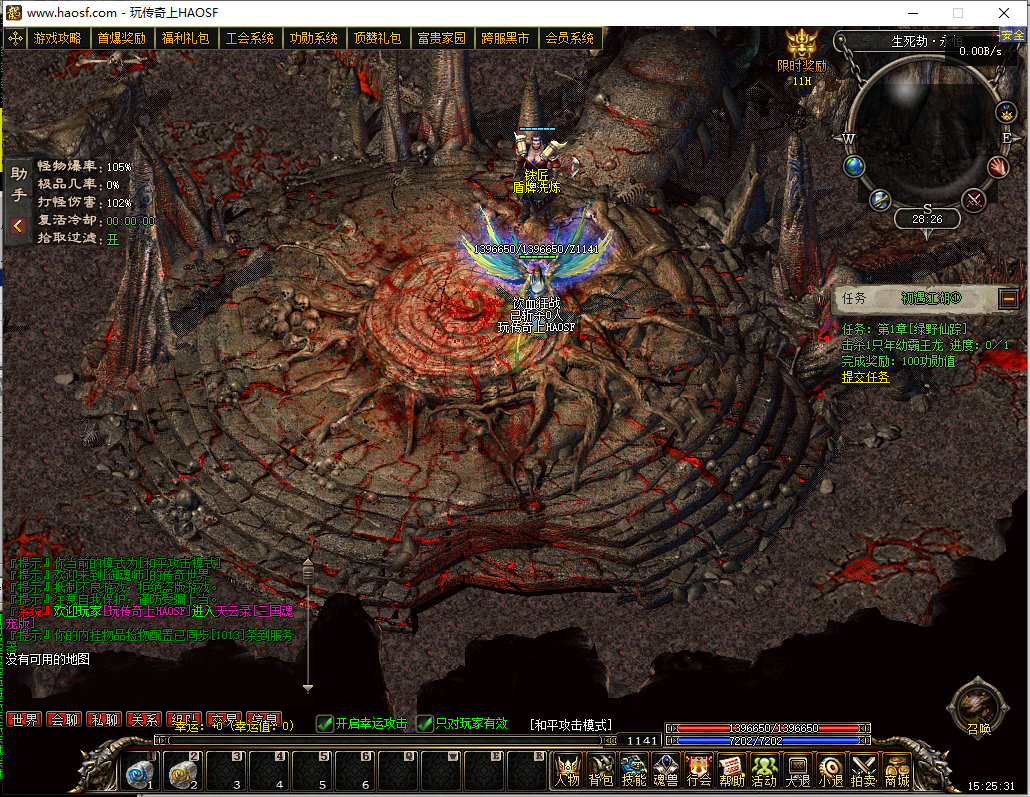This screenshot has width=1030, height=797.
Task: Open the 跨服黑市 cross-server black market
Action: 505,39
